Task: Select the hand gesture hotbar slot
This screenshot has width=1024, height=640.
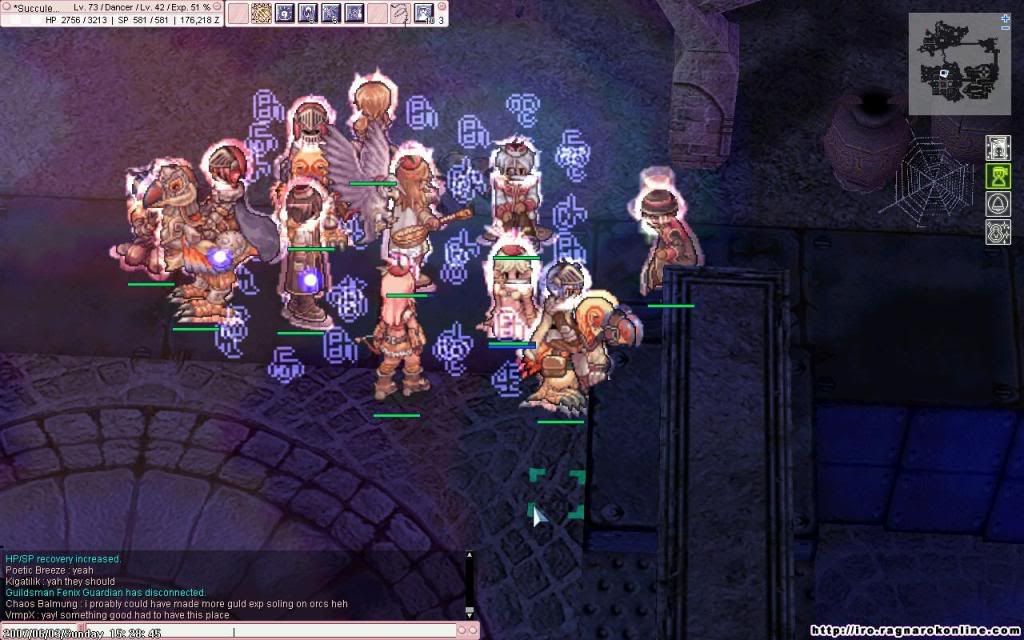Action: (399, 13)
